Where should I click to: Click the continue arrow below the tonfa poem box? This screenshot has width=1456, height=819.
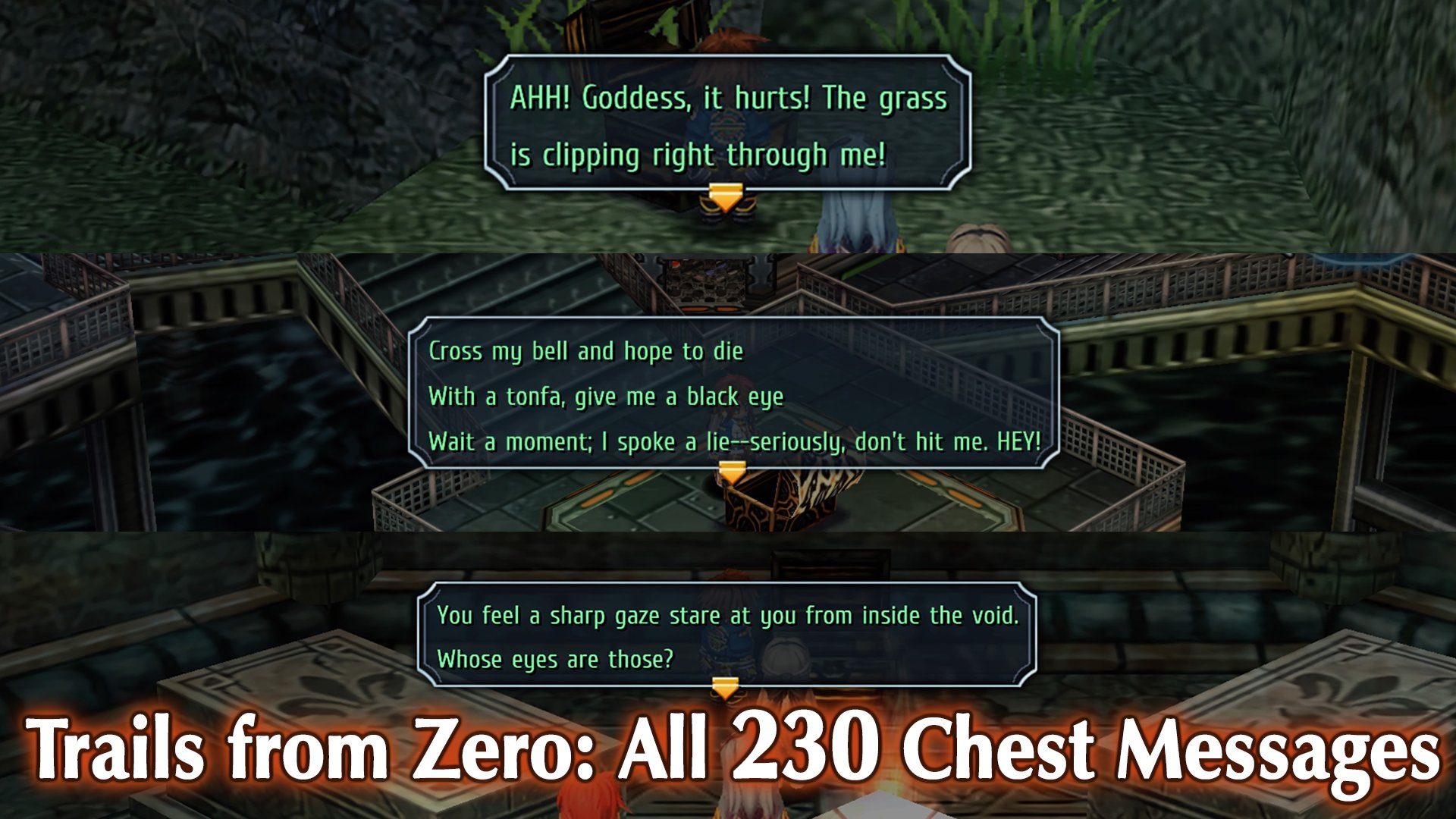pos(732,472)
